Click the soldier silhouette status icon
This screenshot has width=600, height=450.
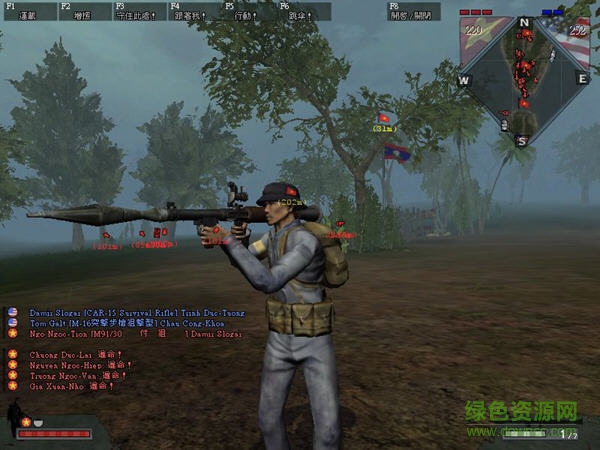click(x=14, y=413)
